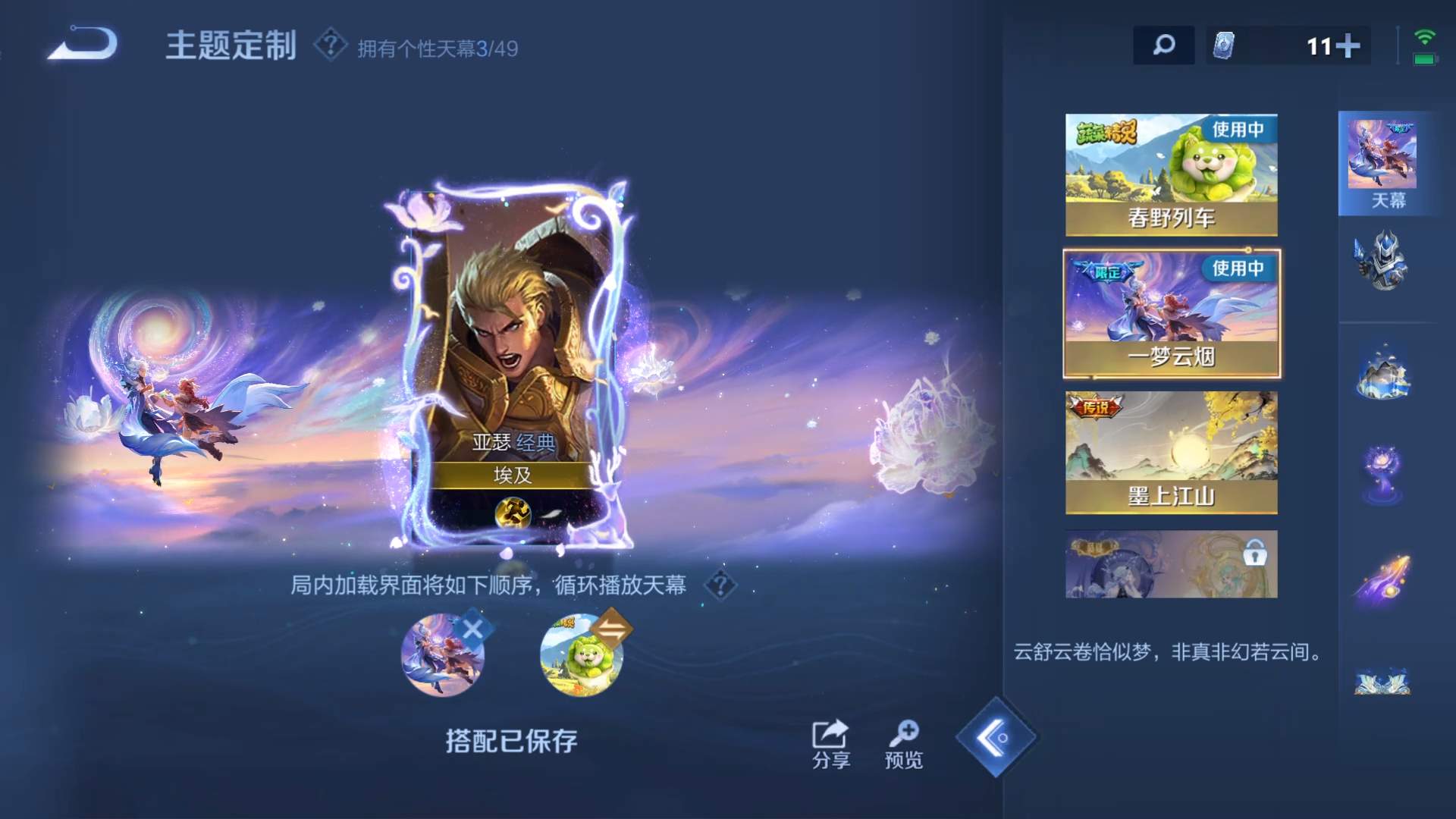Open the search magnifier button
The image size is (1456, 819).
1163,45
